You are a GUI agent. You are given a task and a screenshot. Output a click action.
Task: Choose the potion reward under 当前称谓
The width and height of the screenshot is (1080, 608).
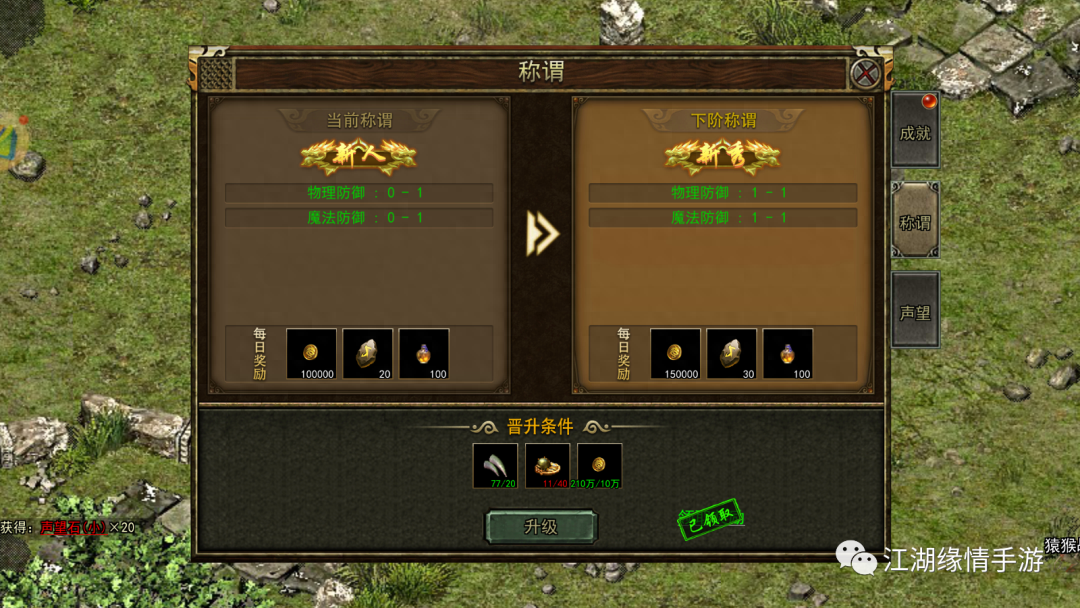(424, 354)
